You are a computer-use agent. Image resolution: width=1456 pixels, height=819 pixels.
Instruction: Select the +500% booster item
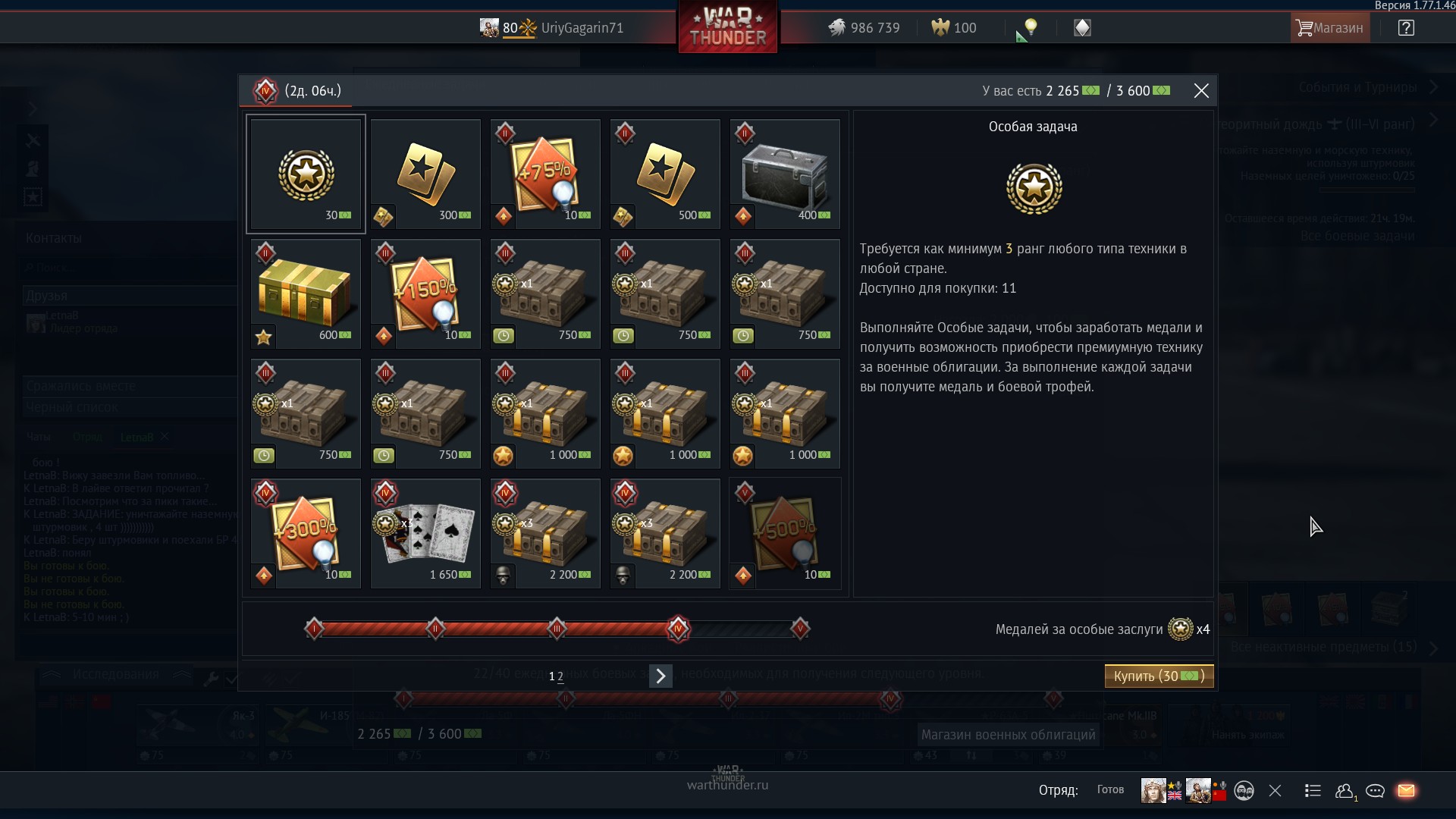point(785,534)
